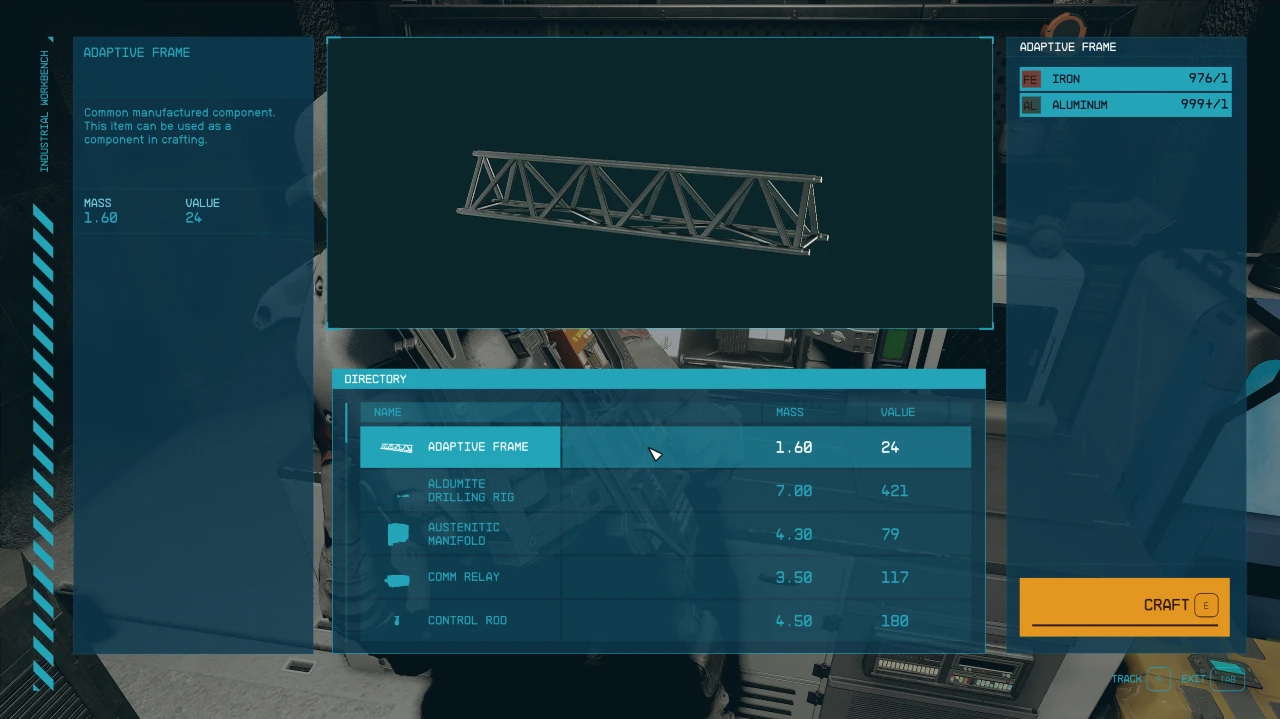Viewport: 1280px width, 719px height.
Task: Select the Adaptive Frame directory row
Action: 665,447
